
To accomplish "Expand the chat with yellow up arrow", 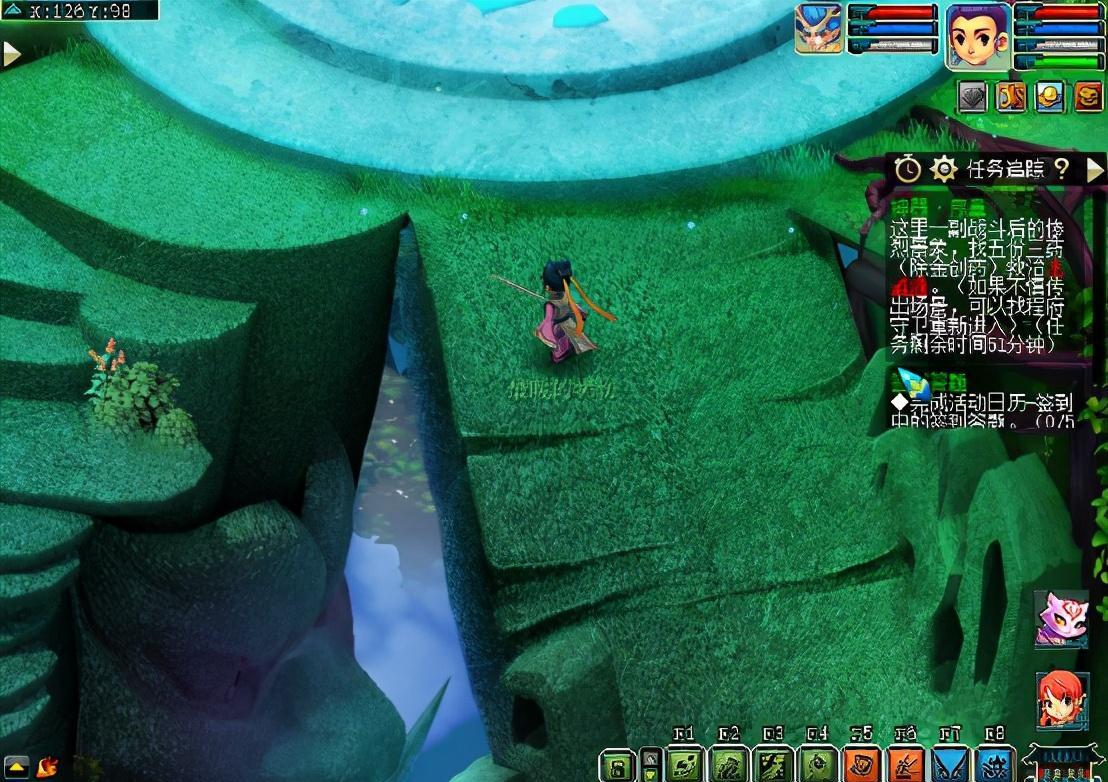I will click(19, 766).
